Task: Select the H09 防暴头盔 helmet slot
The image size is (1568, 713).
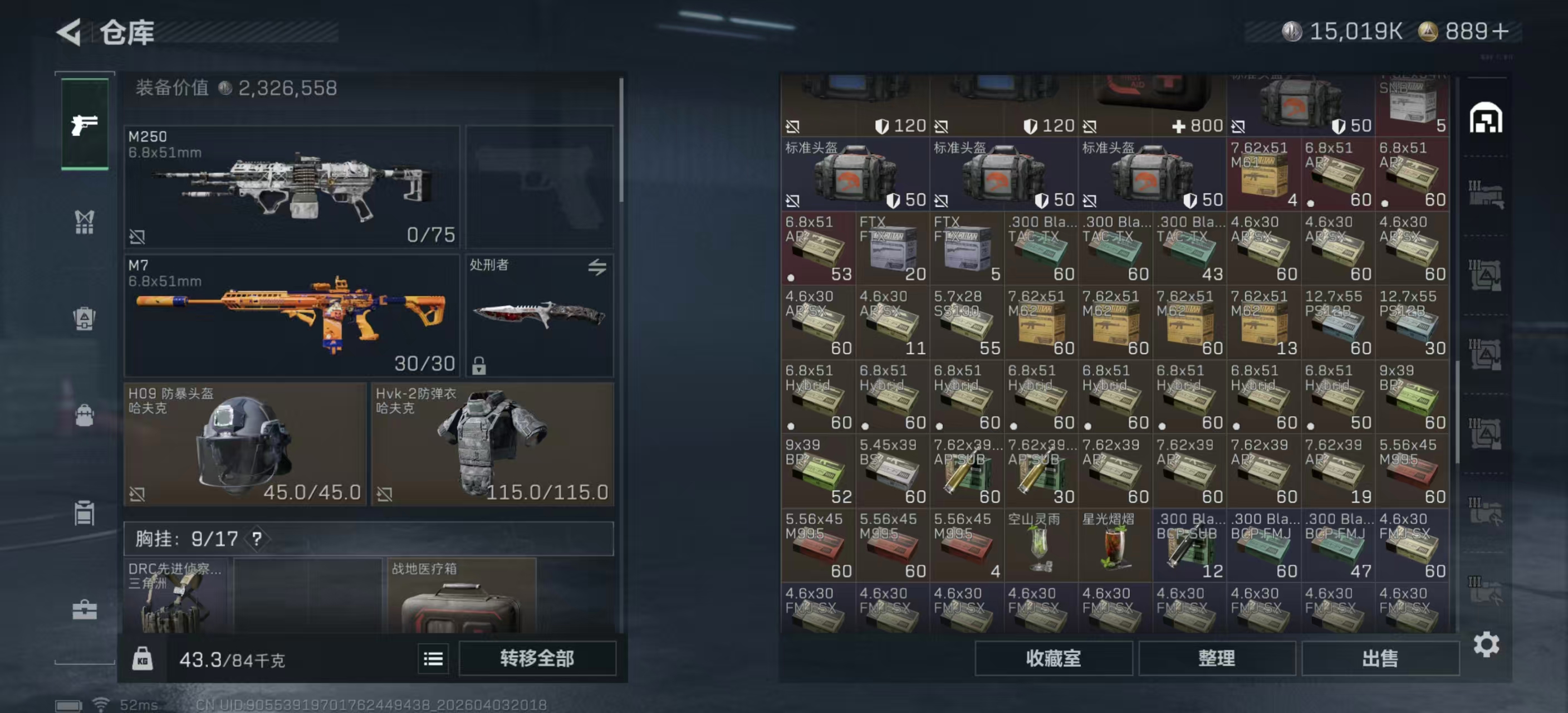Action: [x=244, y=444]
